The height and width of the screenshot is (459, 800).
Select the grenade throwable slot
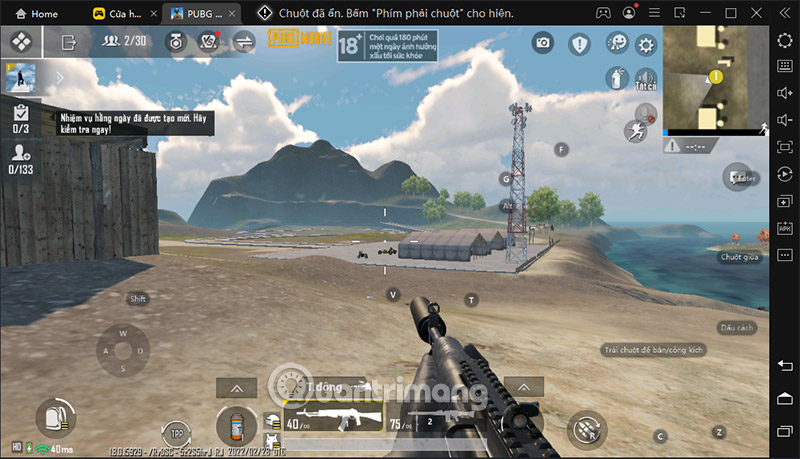pos(238,424)
